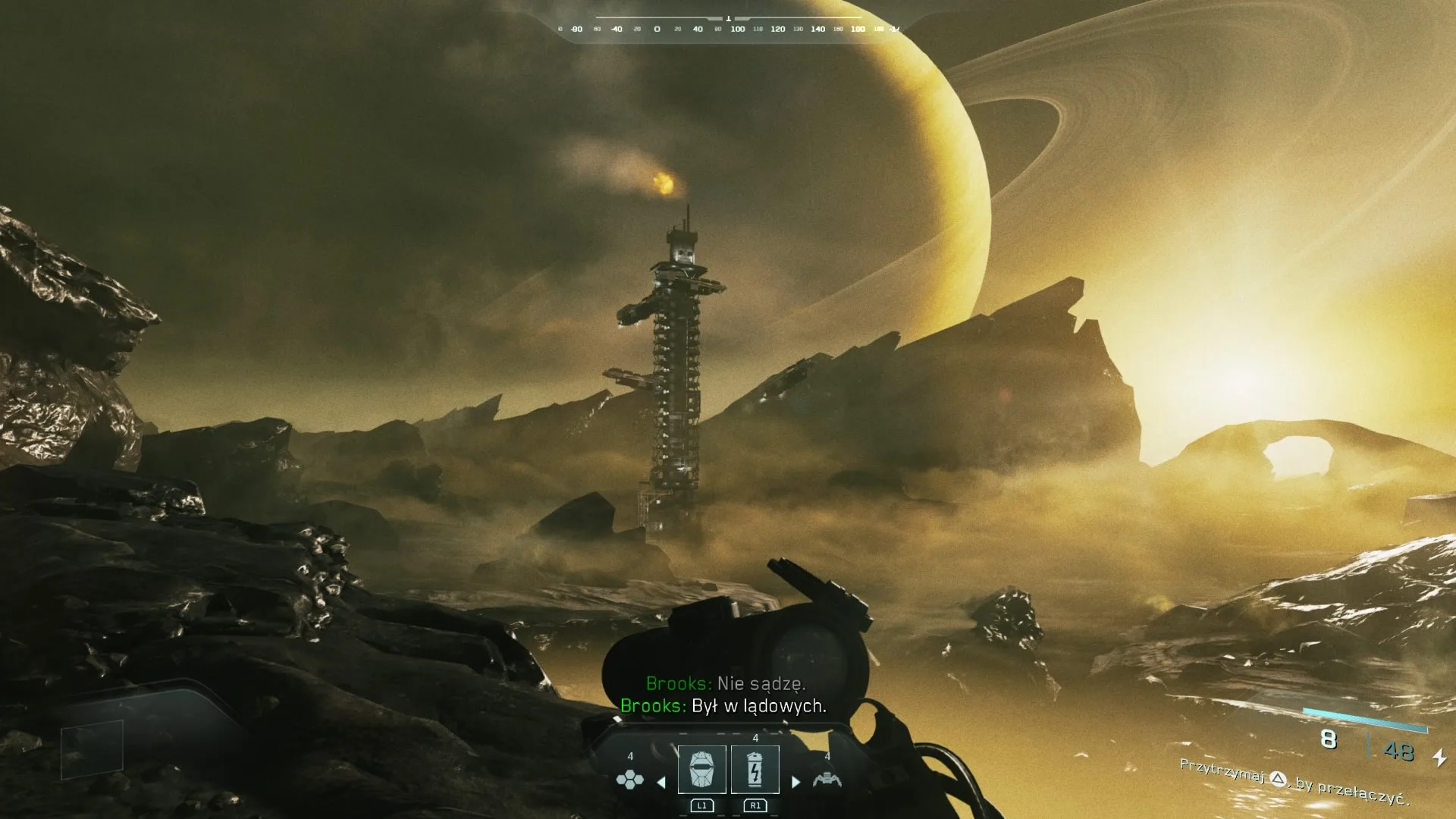Click the triangle button prompt icon
Viewport: 1456px width, 819px height.
[x=1279, y=779]
